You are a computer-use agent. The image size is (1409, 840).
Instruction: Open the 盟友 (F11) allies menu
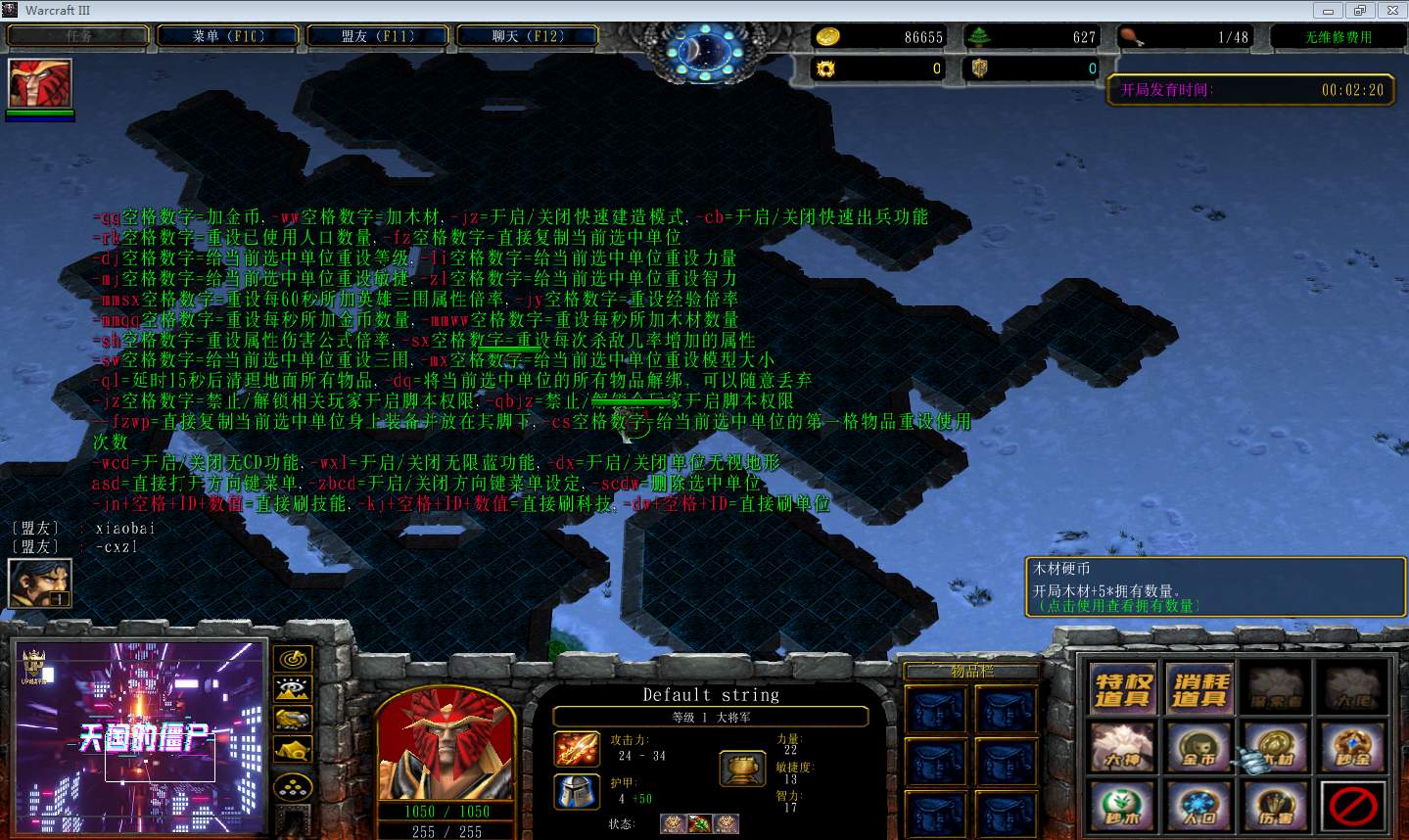pyautogui.click(x=378, y=36)
